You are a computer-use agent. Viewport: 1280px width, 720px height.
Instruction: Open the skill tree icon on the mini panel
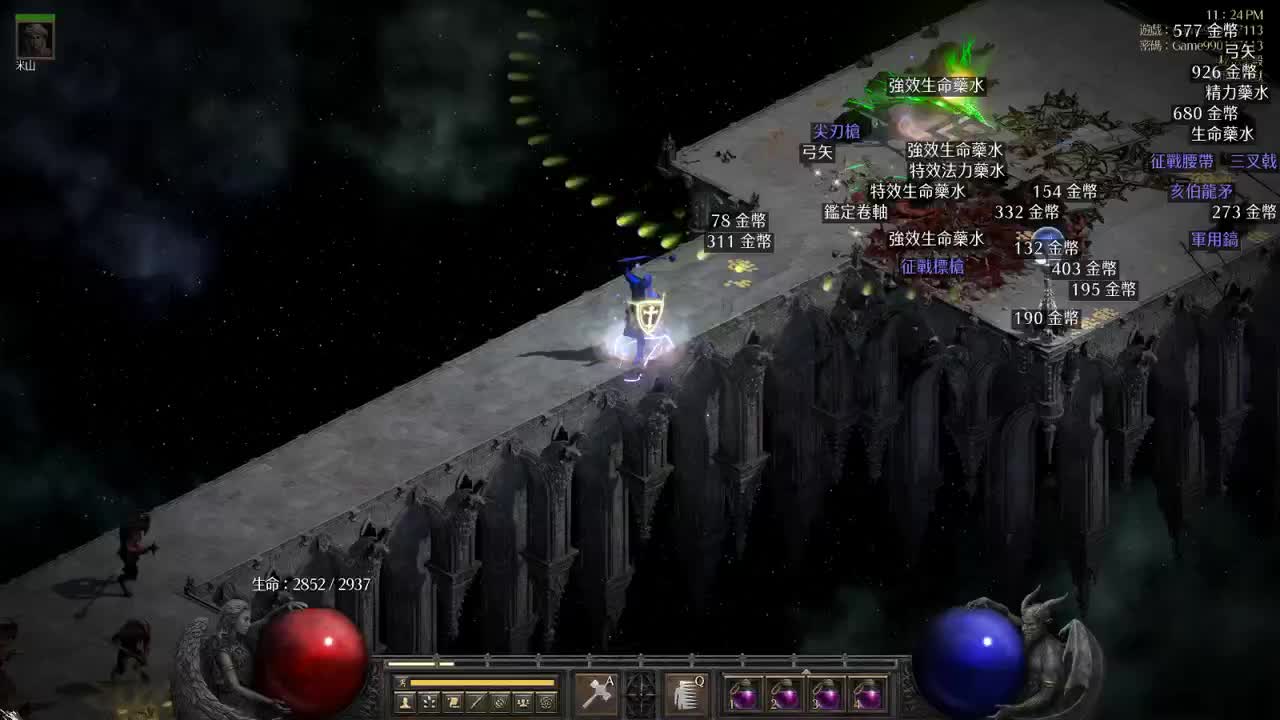click(428, 701)
